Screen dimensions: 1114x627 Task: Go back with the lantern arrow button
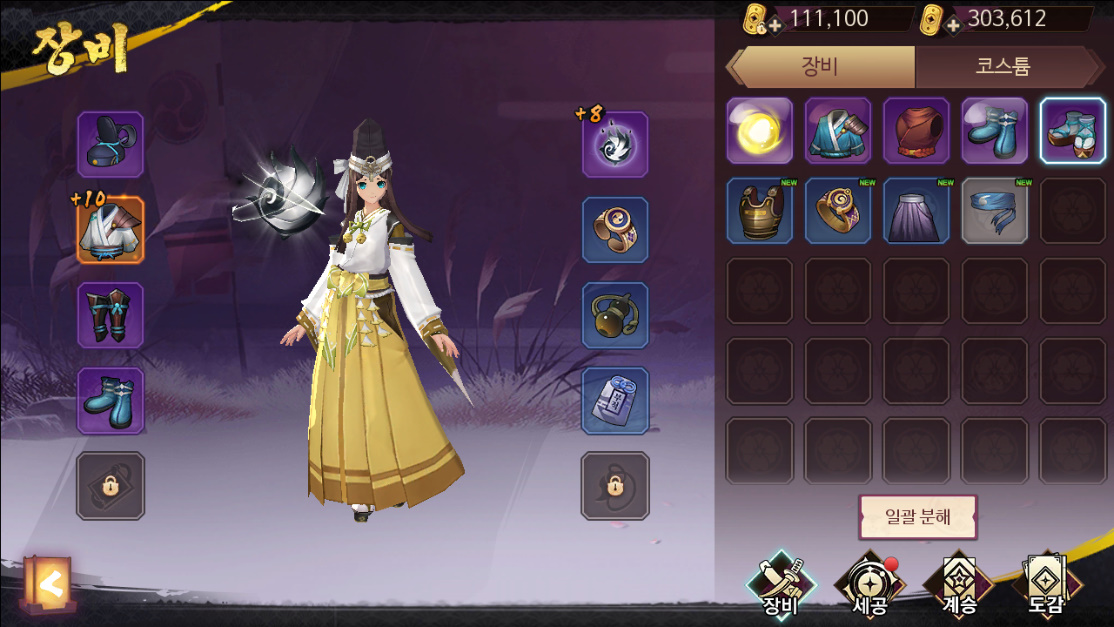(46, 582)
